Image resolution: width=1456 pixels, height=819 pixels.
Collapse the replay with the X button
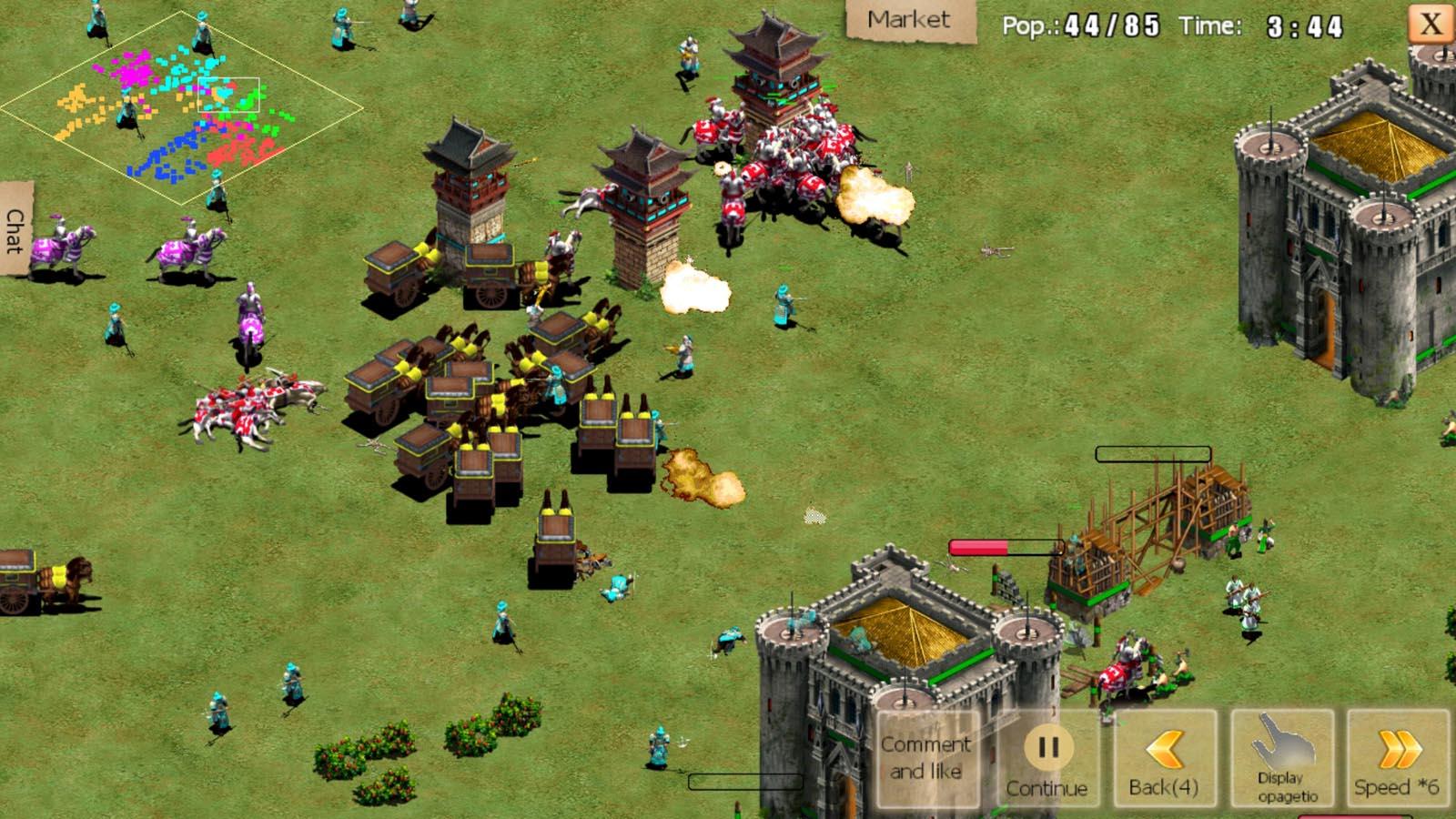pyautogui.click(x=1431, y=23)
